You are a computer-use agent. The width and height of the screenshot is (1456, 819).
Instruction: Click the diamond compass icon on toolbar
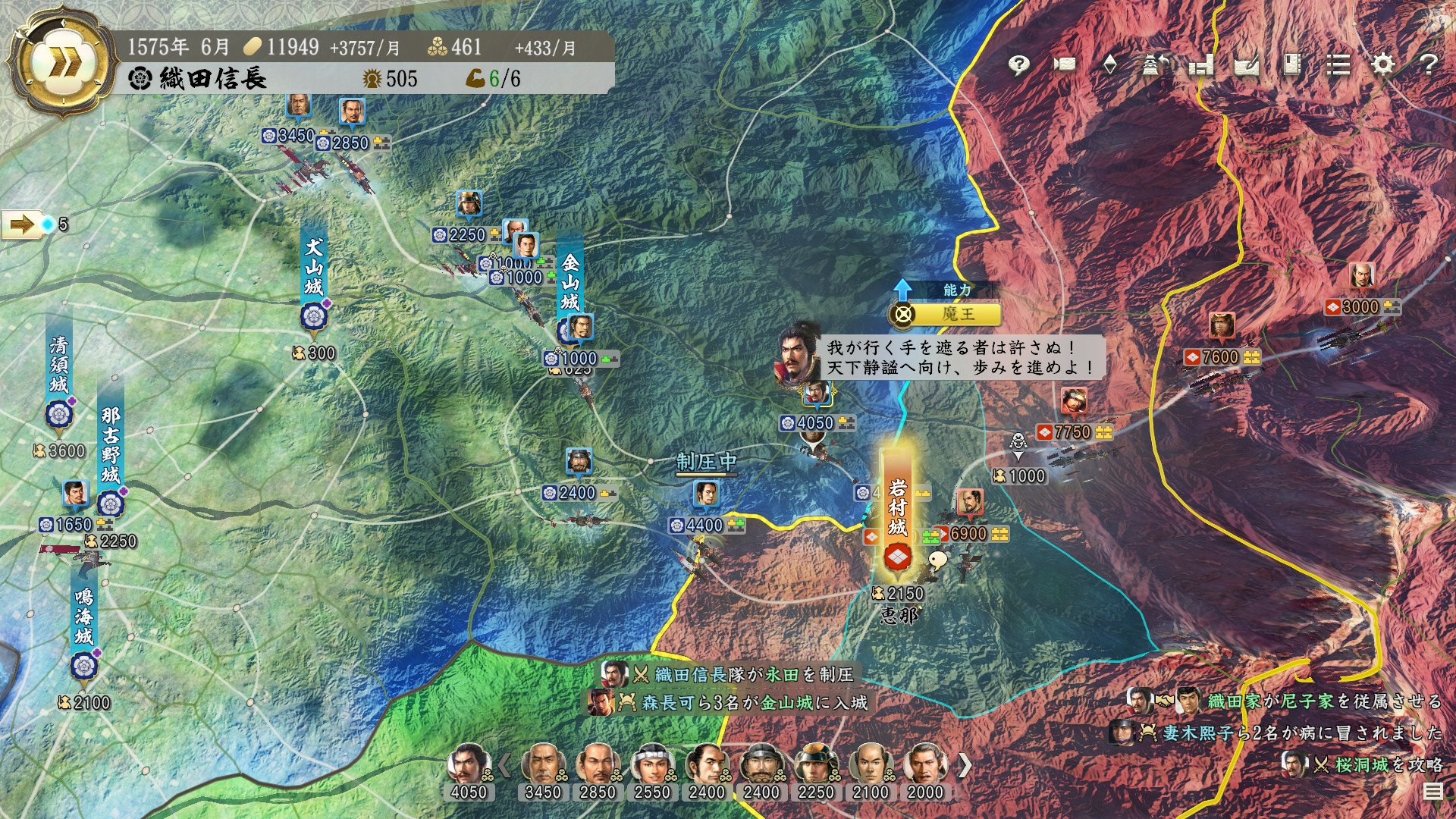point(1110,66)
